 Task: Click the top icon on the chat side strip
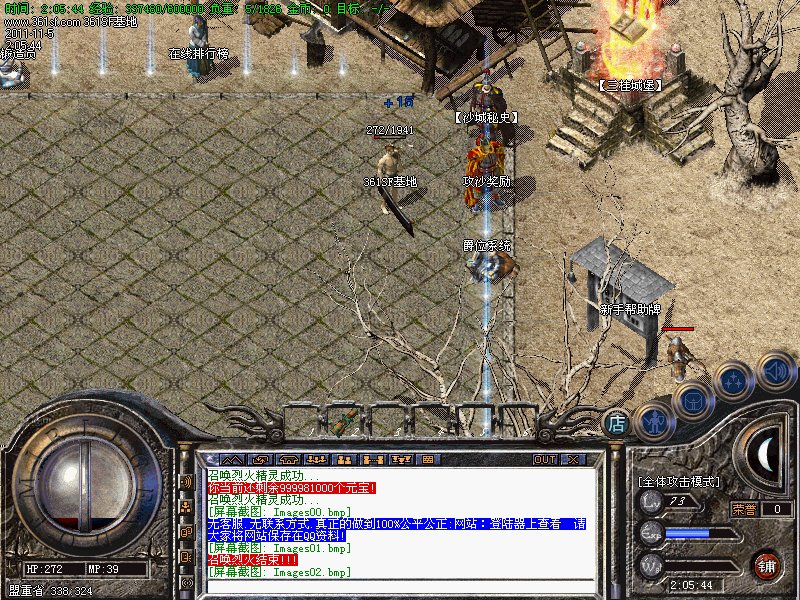186,481
